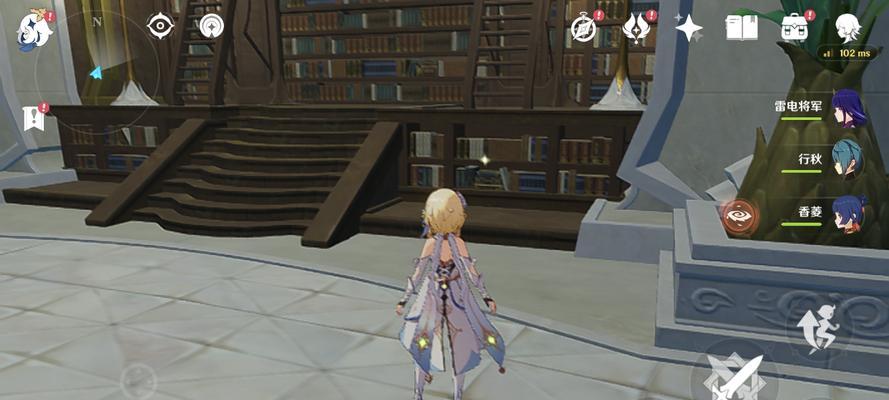Switch to party member 香菱
This screenshot has width=889, height=400.
849,212
